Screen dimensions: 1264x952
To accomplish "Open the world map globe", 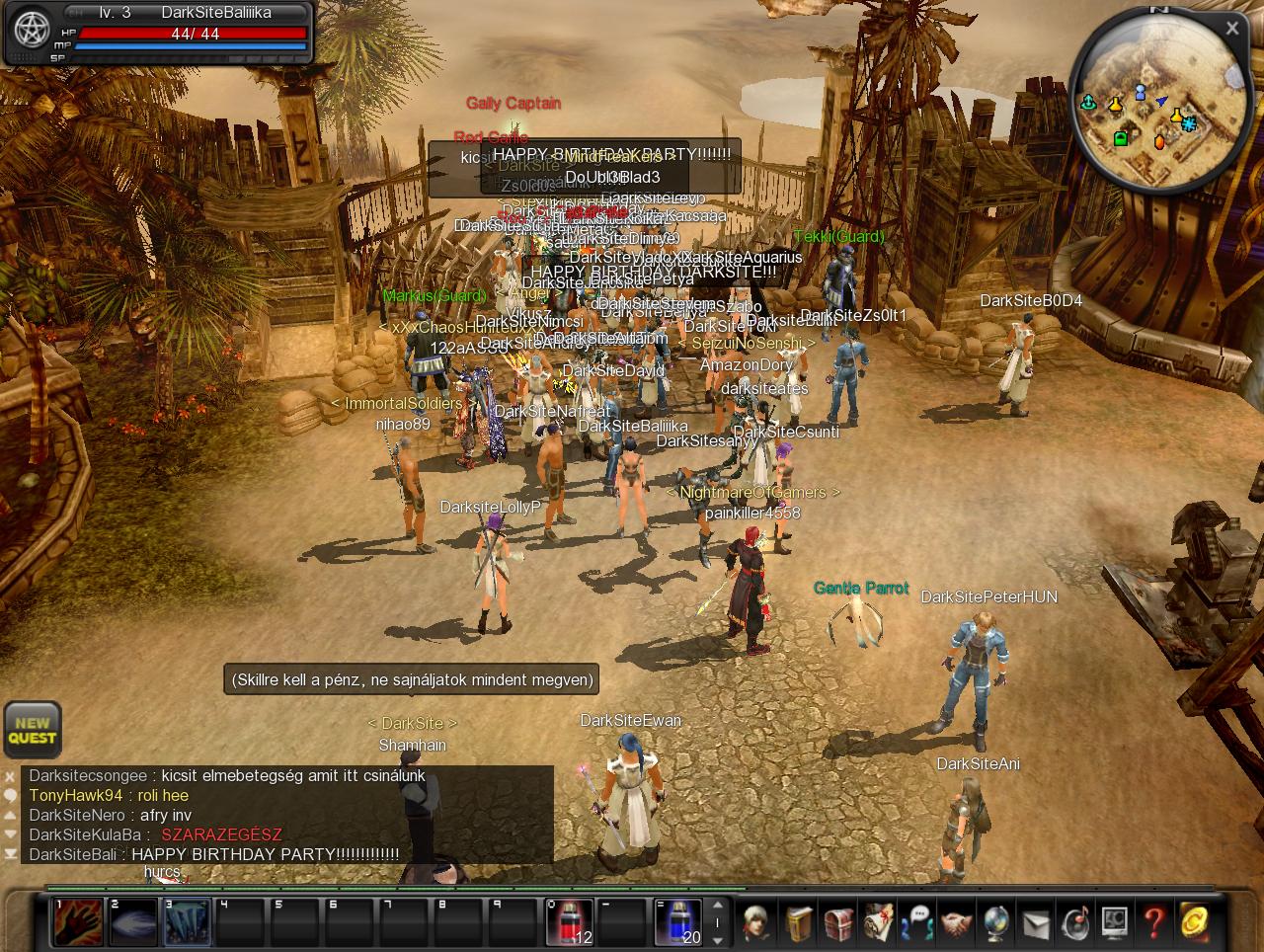I will point(995,922).
